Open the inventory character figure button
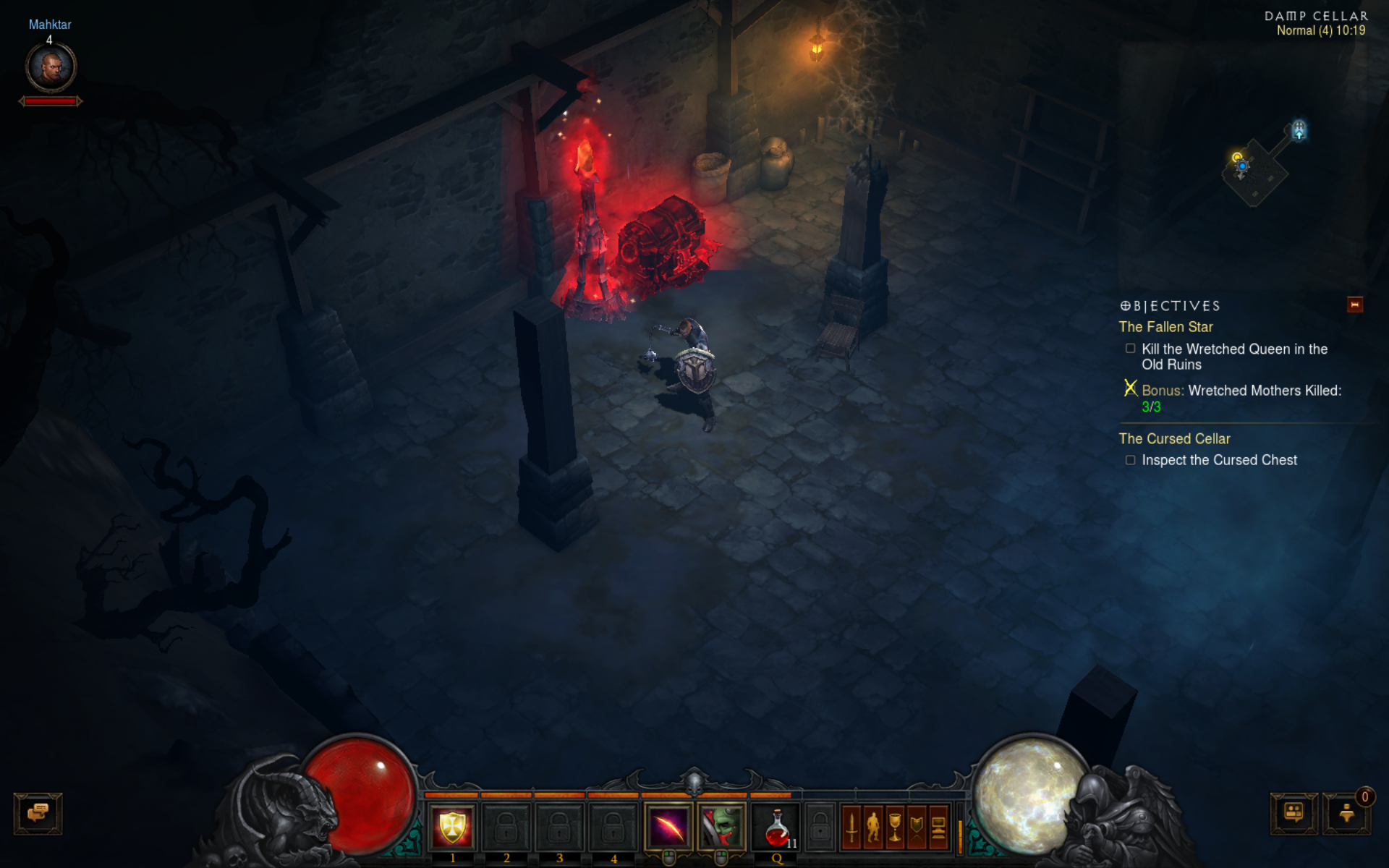1389x868 pixels. click(873, 827)
